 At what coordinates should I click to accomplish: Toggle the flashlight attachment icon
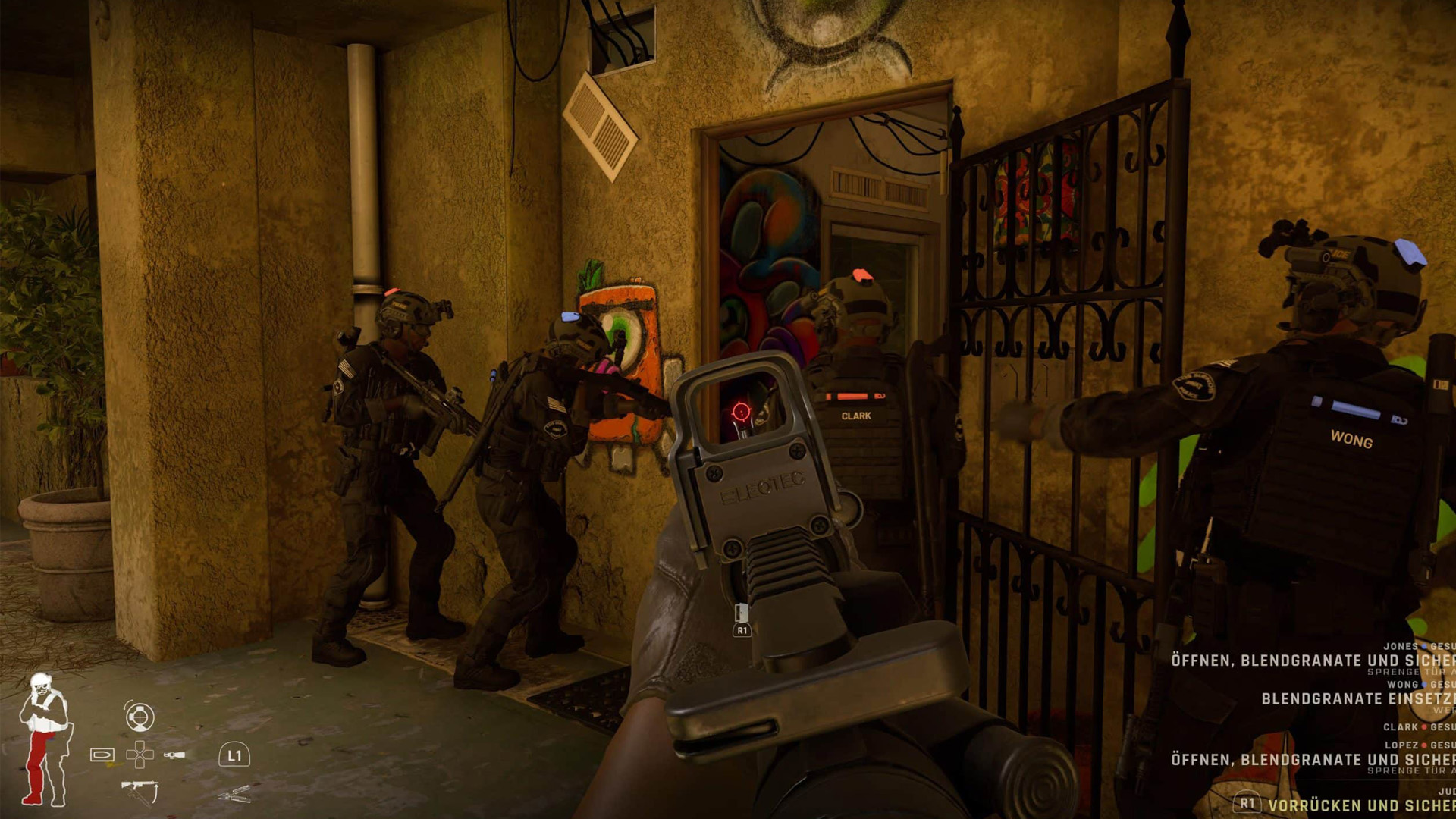[174, 755]
